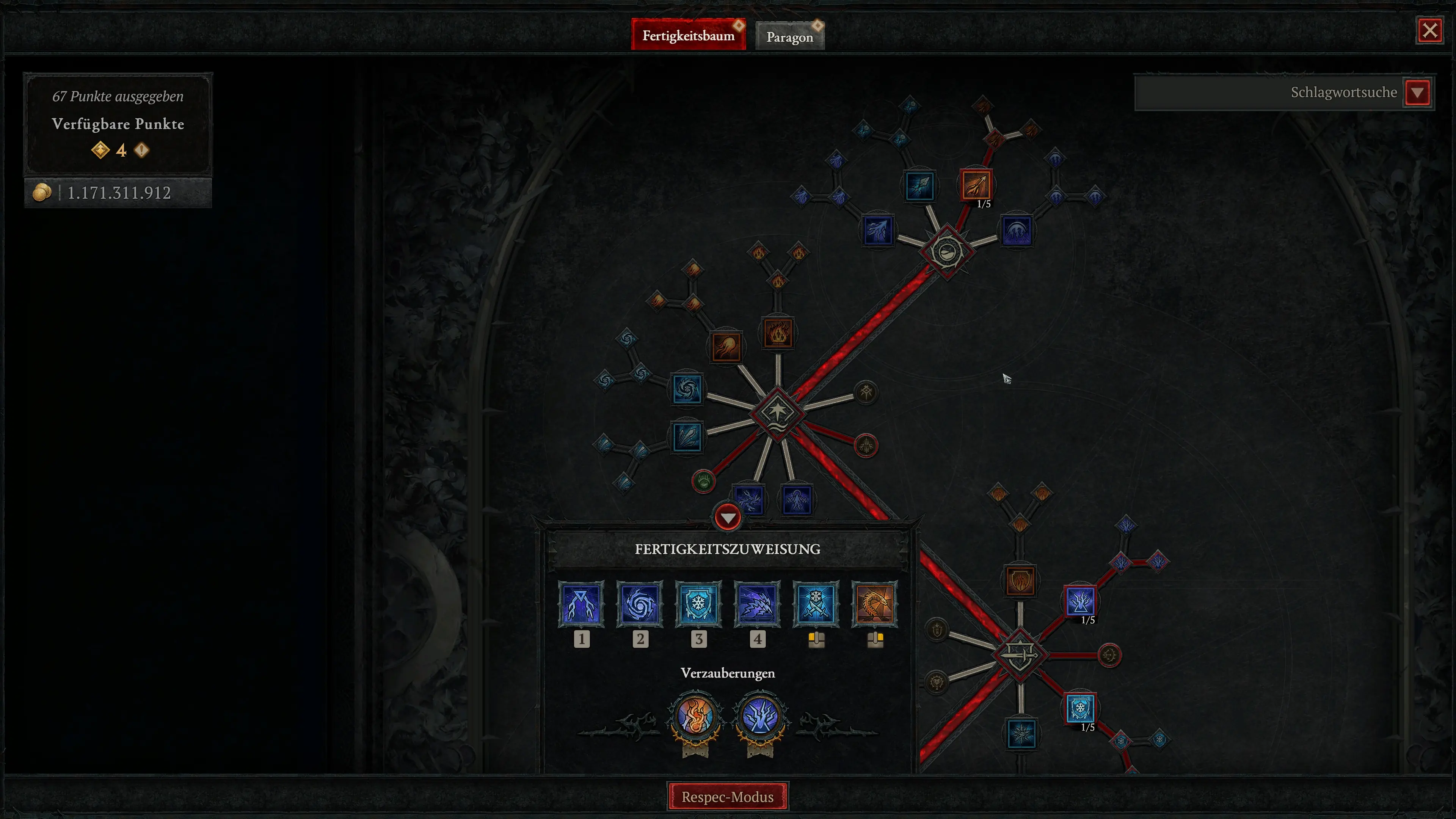Select the green circular passive node
Screen dimensions: 1456x819
(x=704, y=482)
